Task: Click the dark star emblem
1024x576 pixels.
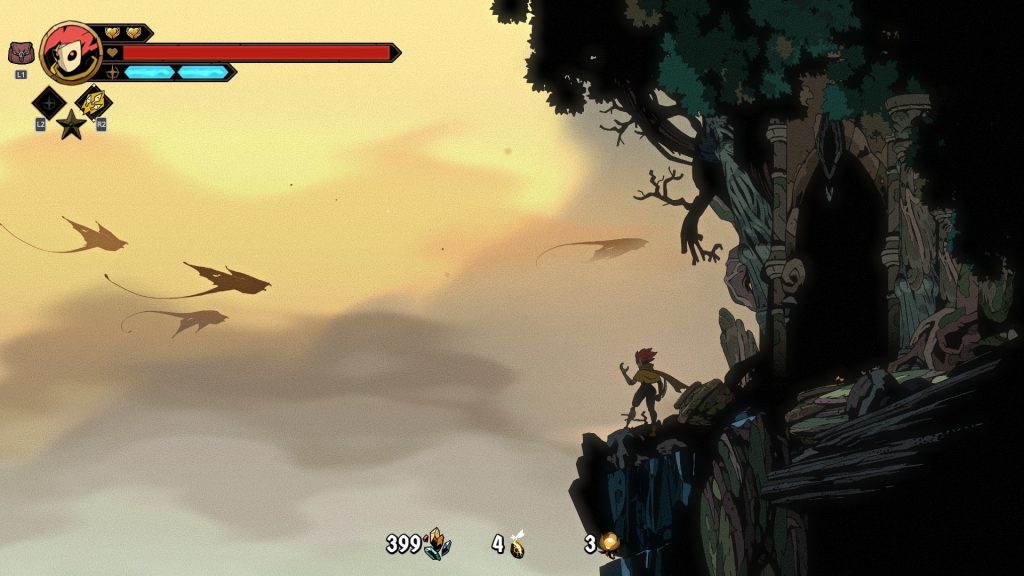Action: (71, 125)
